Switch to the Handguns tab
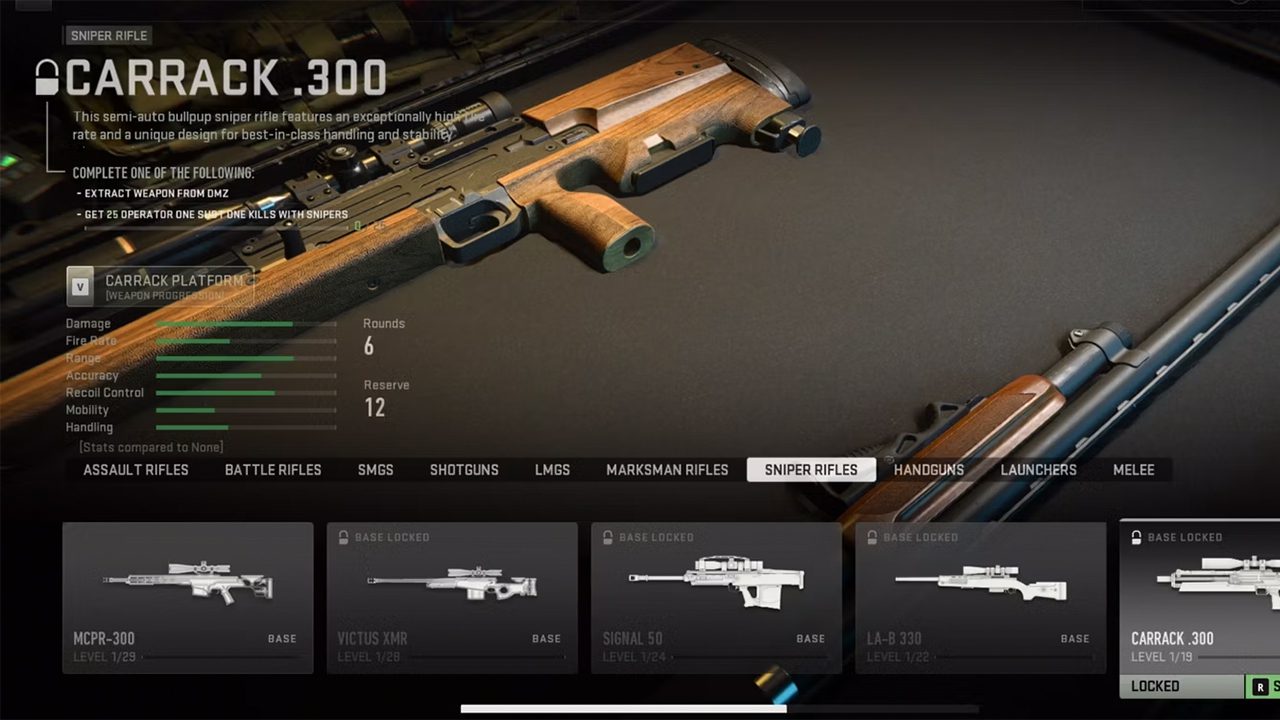 tap(929, 470)
